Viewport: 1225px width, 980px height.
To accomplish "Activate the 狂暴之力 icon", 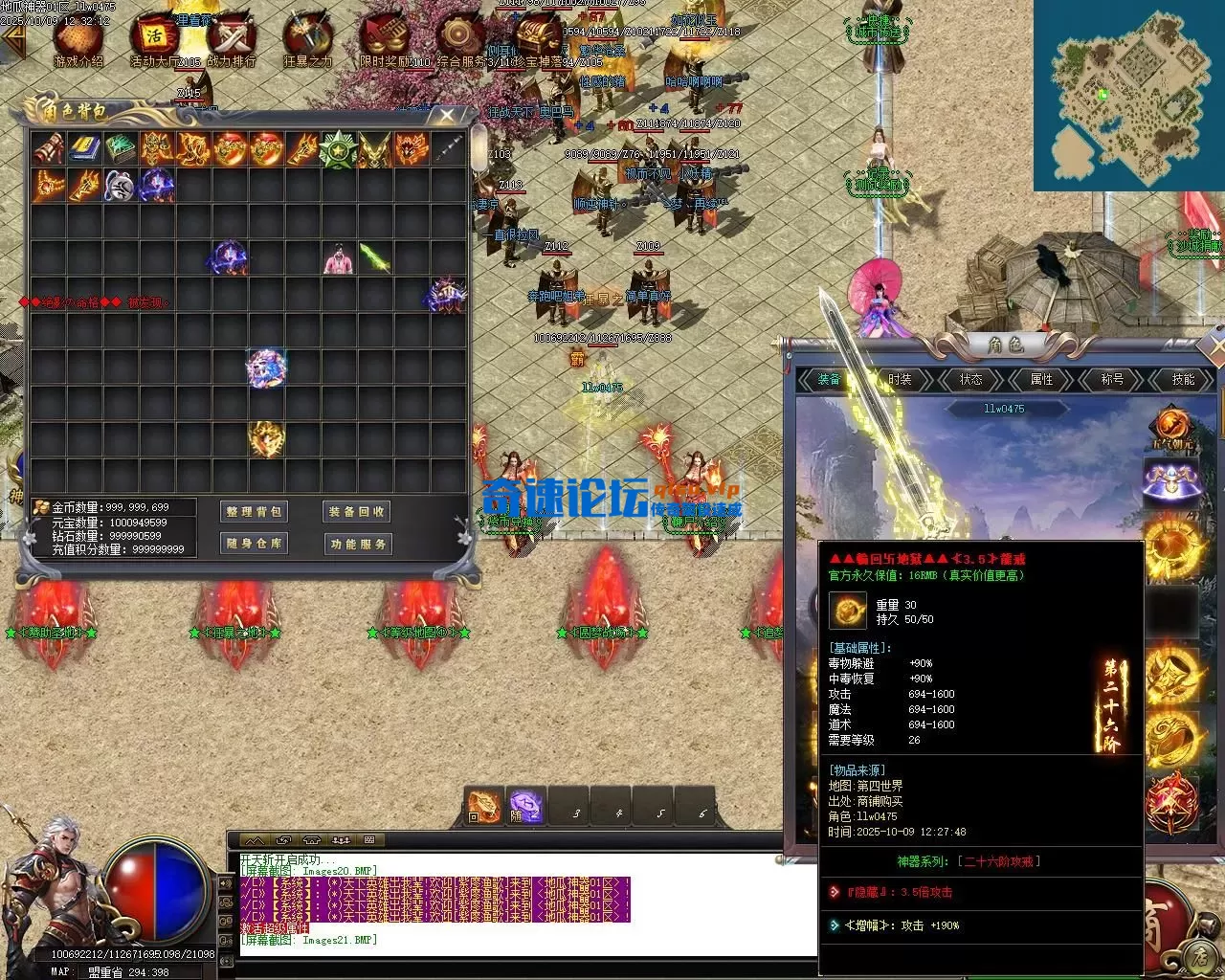I will [307, 38].
